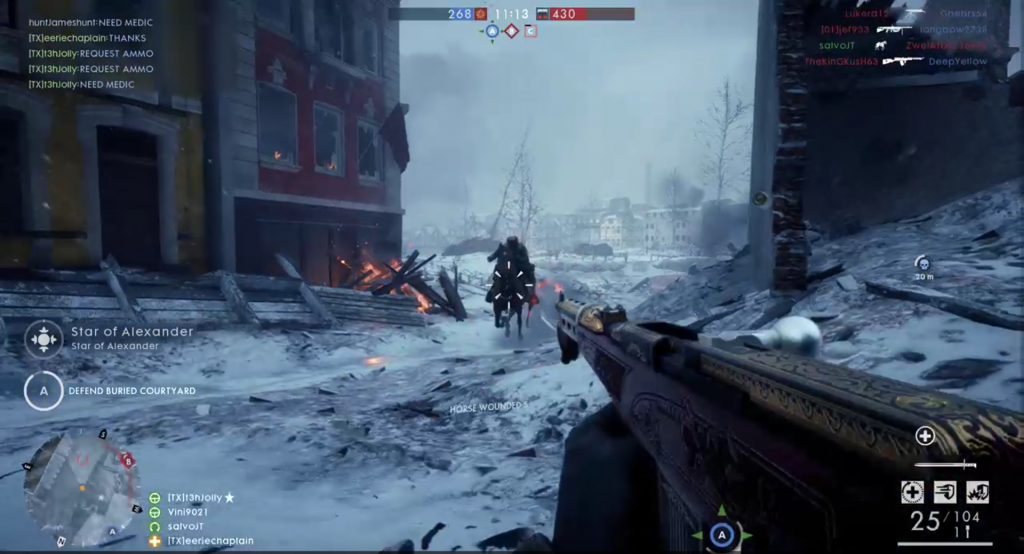Select objective B diamond indicator under the score
This screenshot has height=554, width=1024.
pos(511,31)
